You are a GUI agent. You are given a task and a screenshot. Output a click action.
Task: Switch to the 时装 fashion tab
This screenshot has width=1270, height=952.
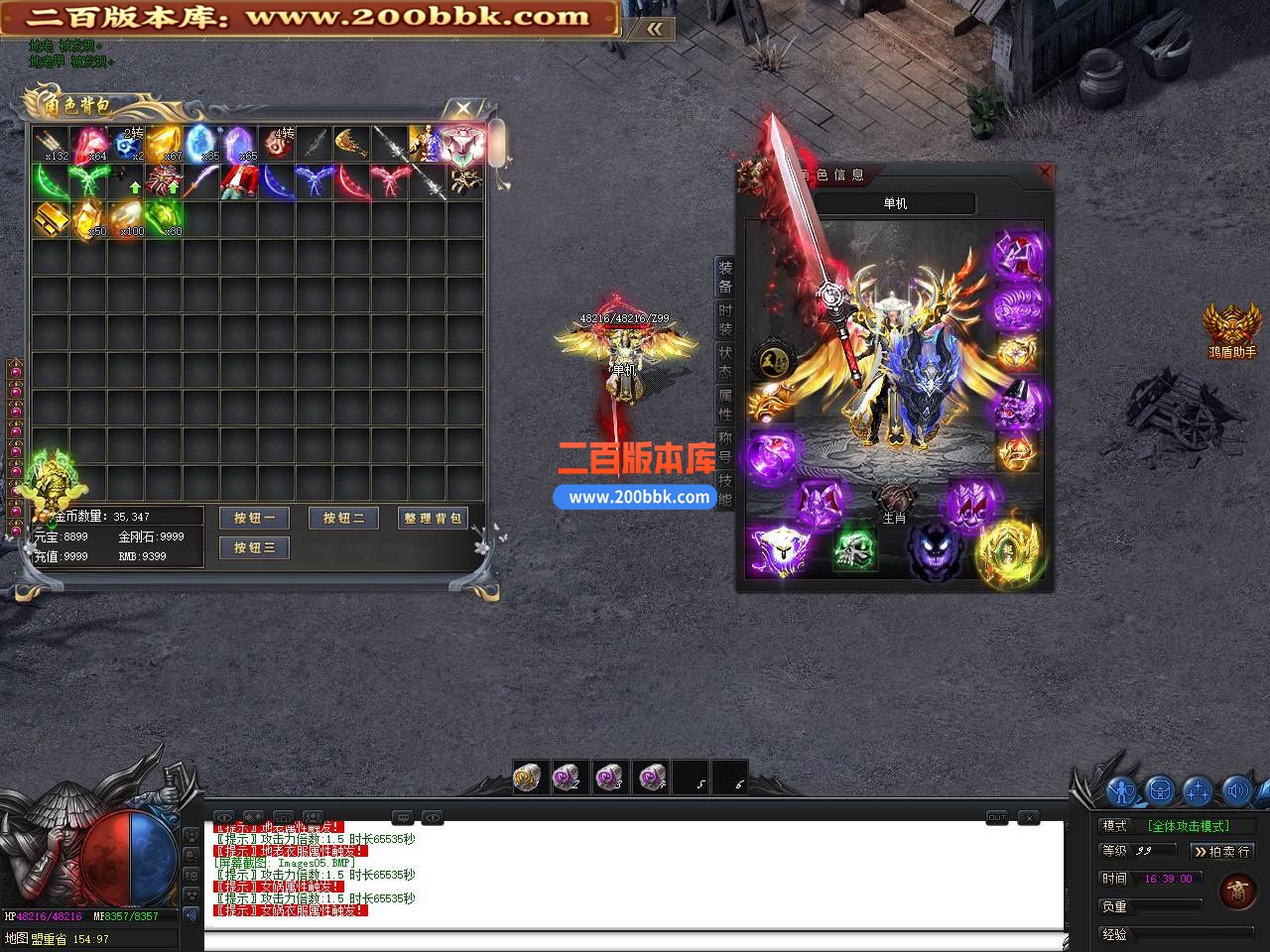click(x=725, y=319)
